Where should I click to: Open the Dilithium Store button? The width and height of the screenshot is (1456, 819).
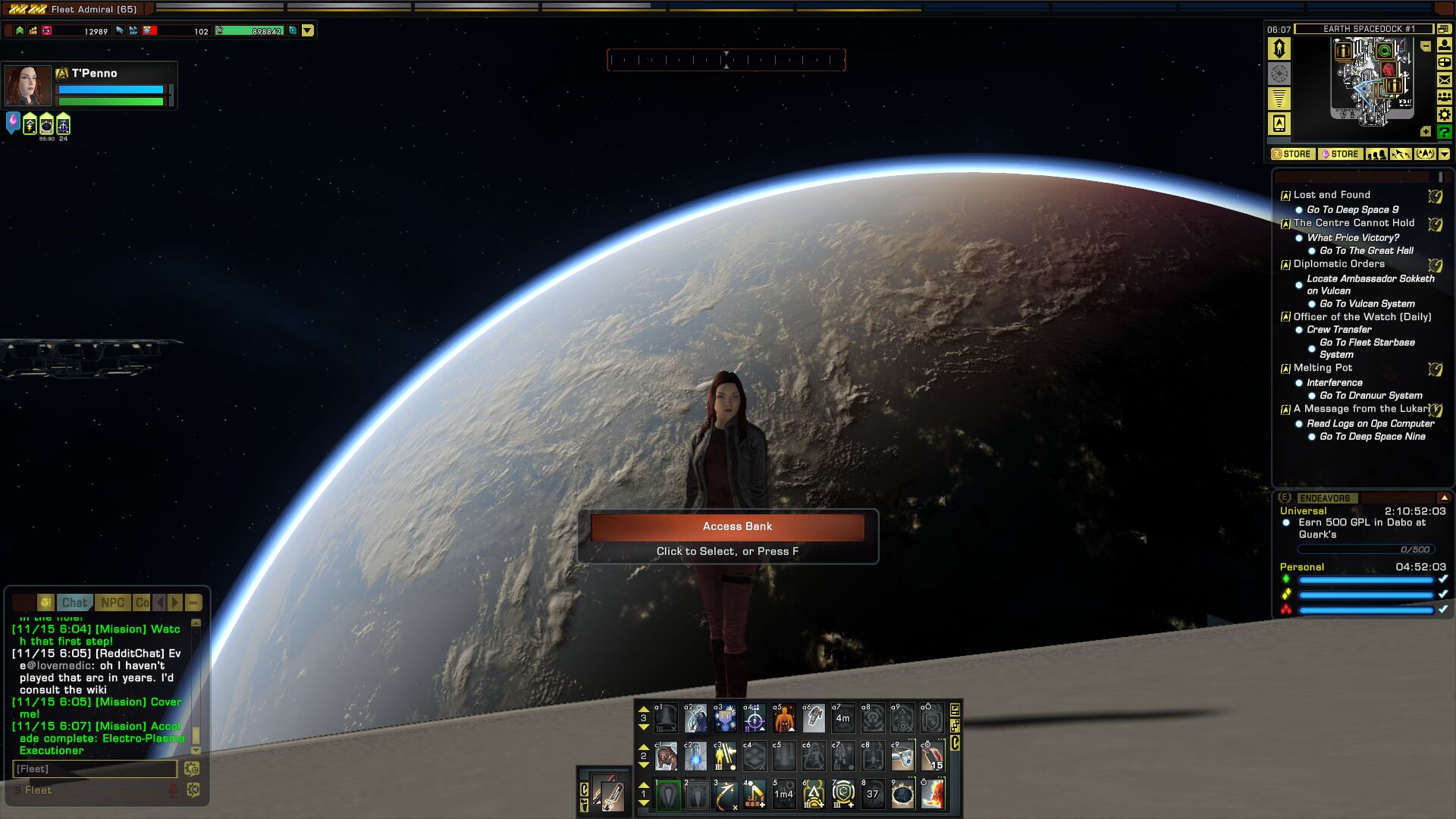[1340, 154]
